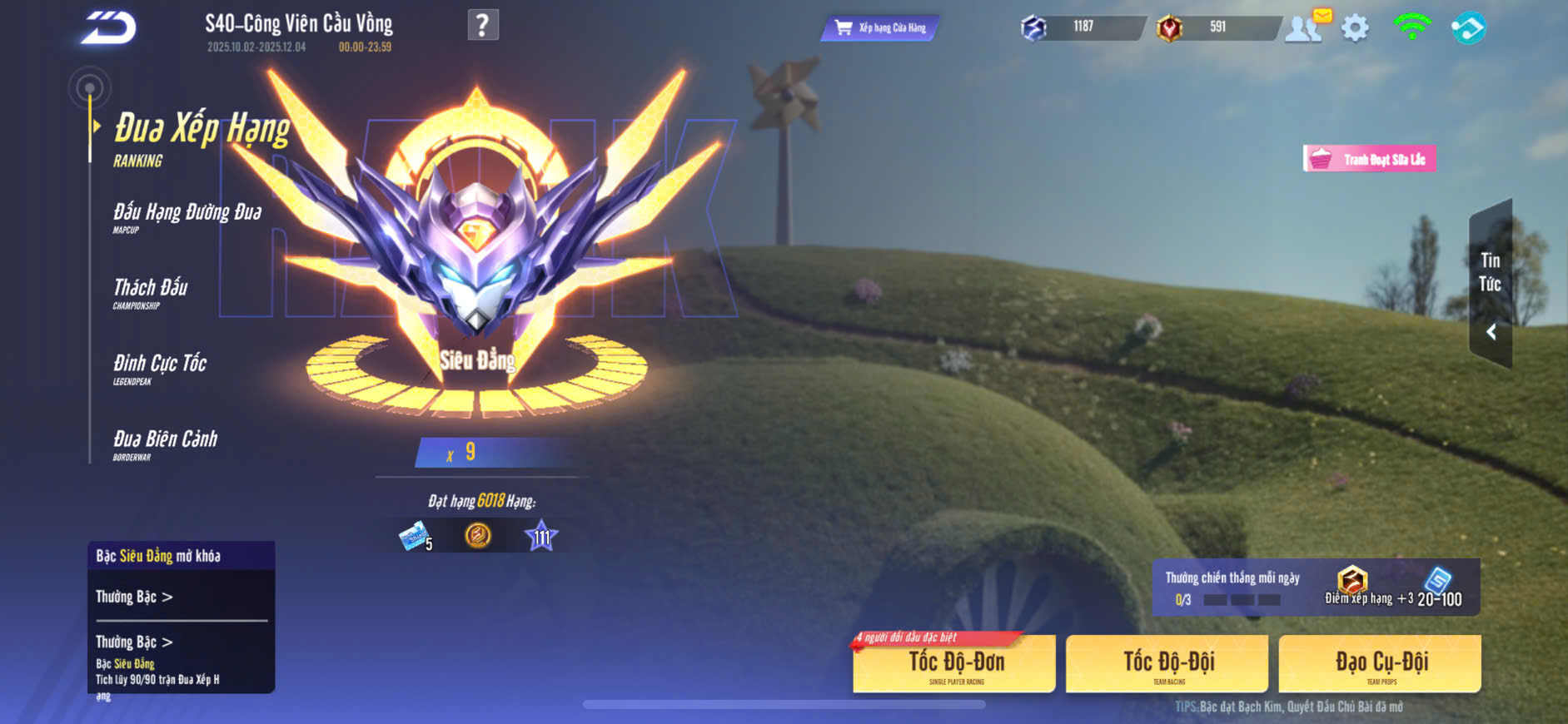
Task: Start Tốc Độ-Đơn single player racing
Action: pyautogui.click(x=954, y=664)
